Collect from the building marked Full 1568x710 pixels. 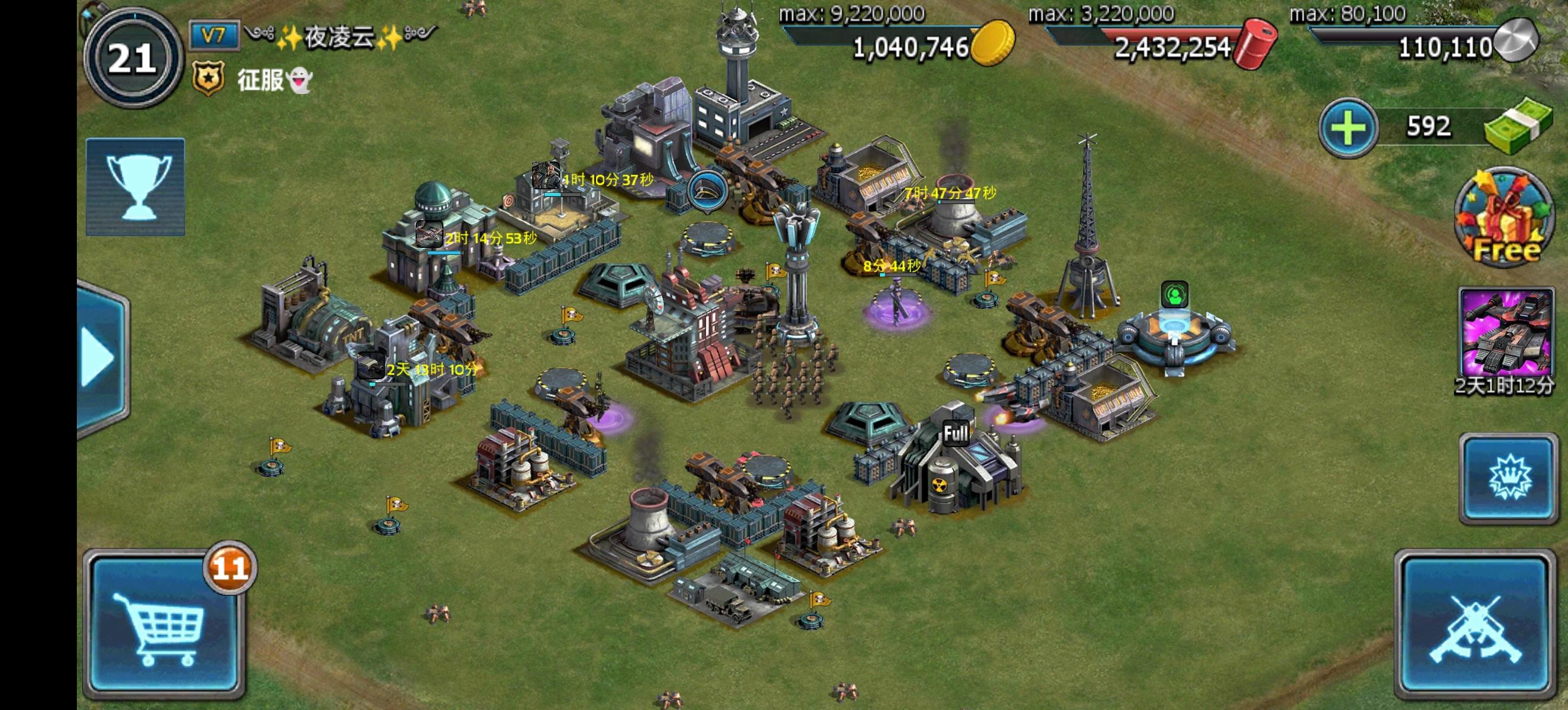click(955, 434)
